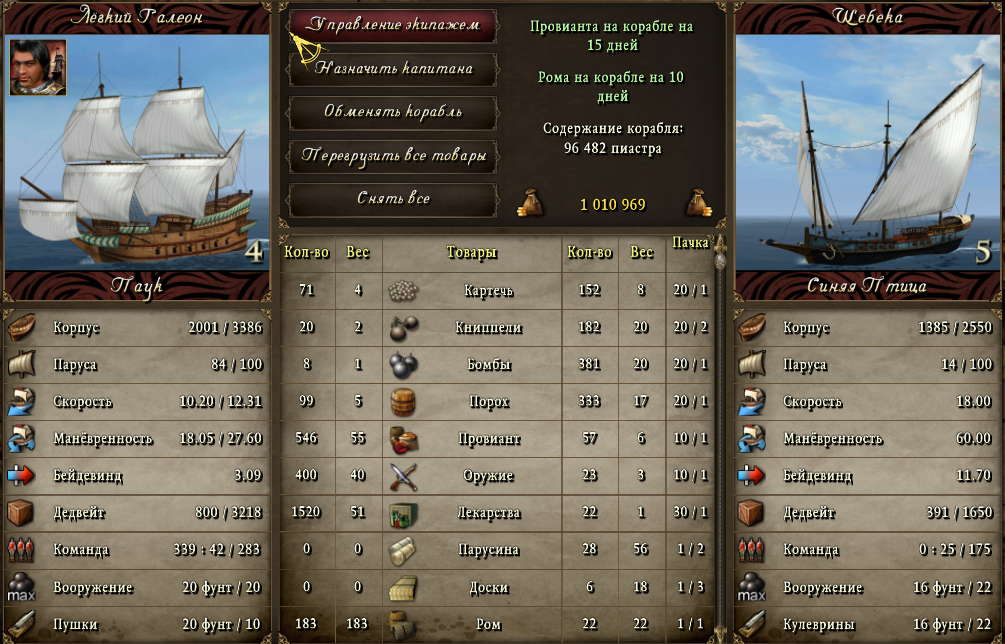Click the Назначить капитана button
Image resolution: width=1005 pixels, height=644 pixels.
click(393, 68)
